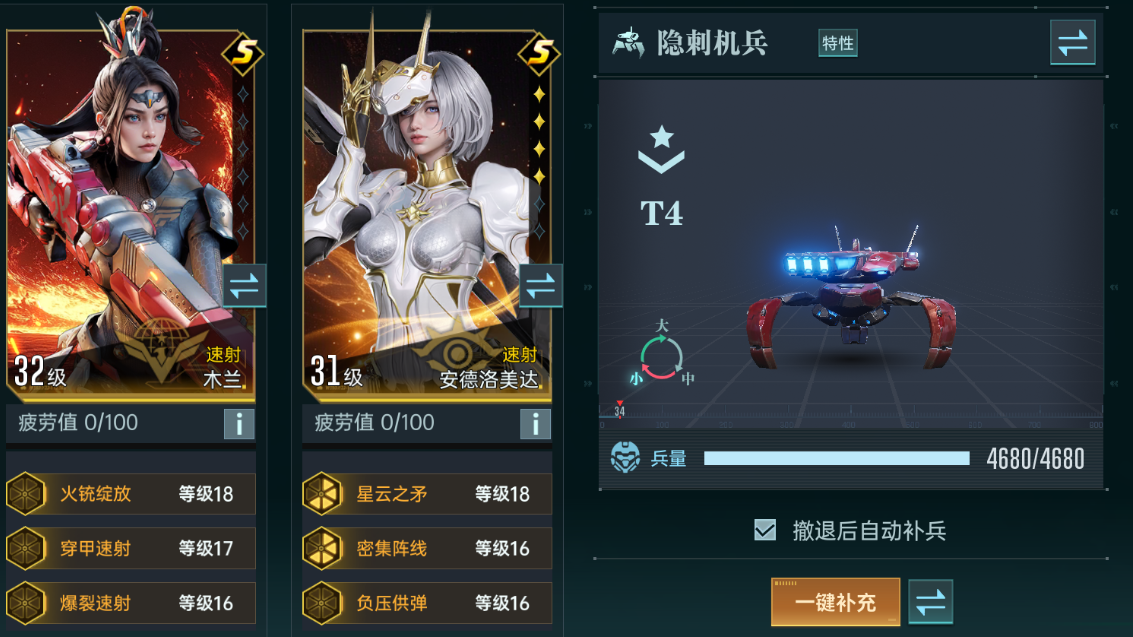Switch troop type next to 隐刺机兵 title
Screen dimensions: 1133x637
pos(1072,43)
